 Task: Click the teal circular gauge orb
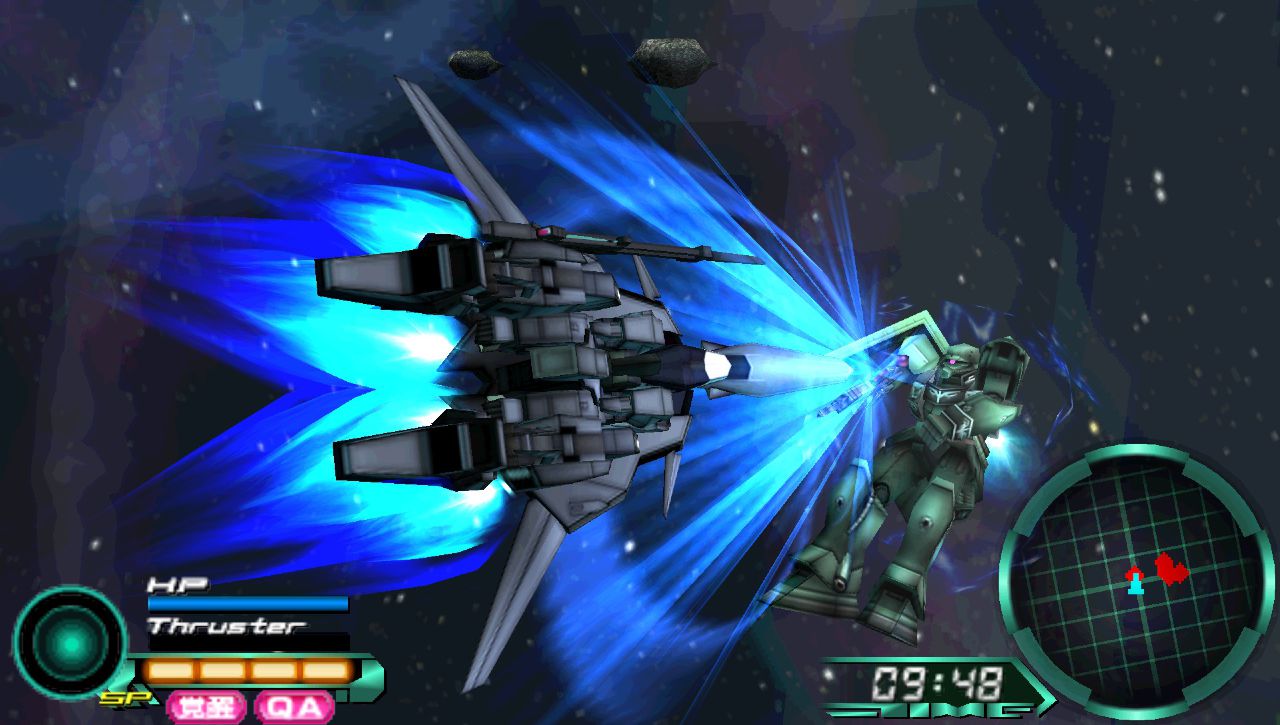70,645
